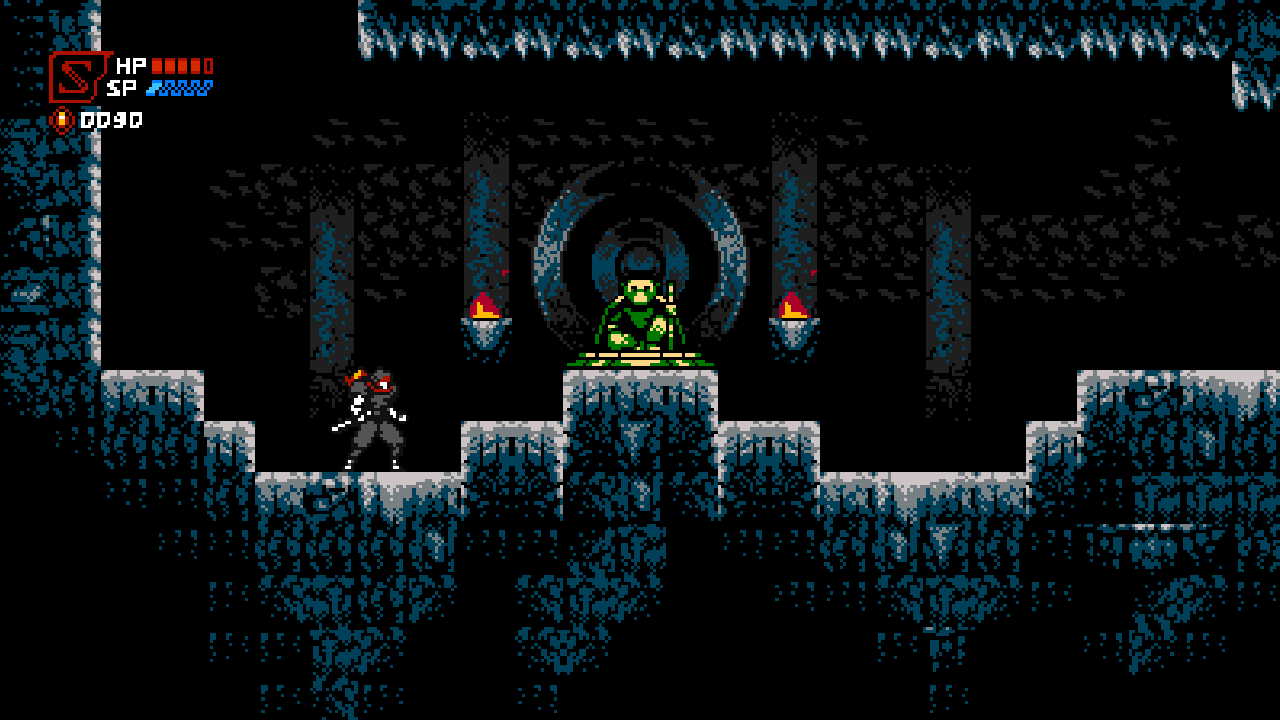Toggle the filled light-blue SP segment
1280x720 pixels.
point(152,88)
